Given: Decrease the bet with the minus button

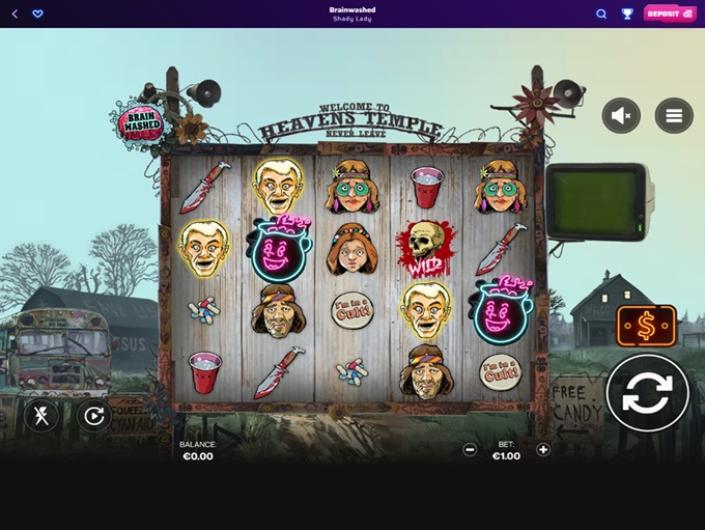Looking at the screenshot, I should tap(470, 449).
